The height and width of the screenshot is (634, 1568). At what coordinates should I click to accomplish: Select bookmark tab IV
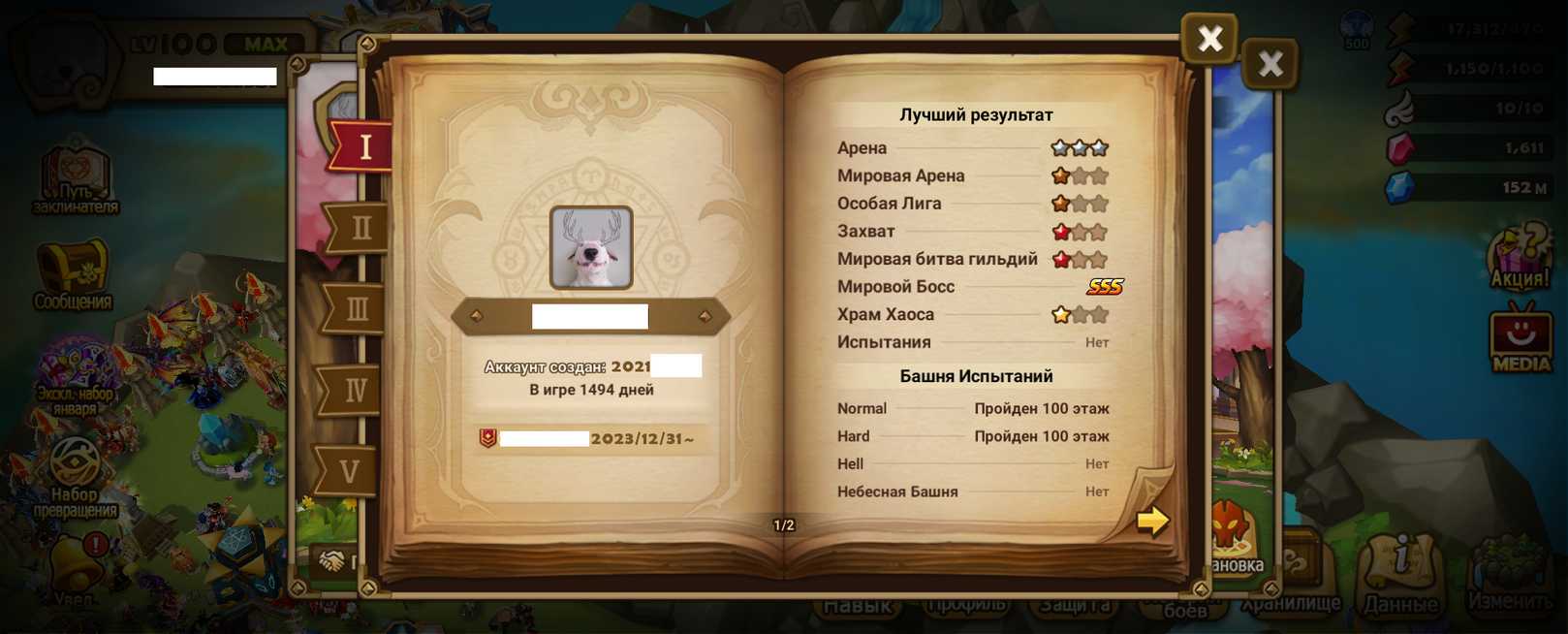pyautogui.click(x=354, y=390)
